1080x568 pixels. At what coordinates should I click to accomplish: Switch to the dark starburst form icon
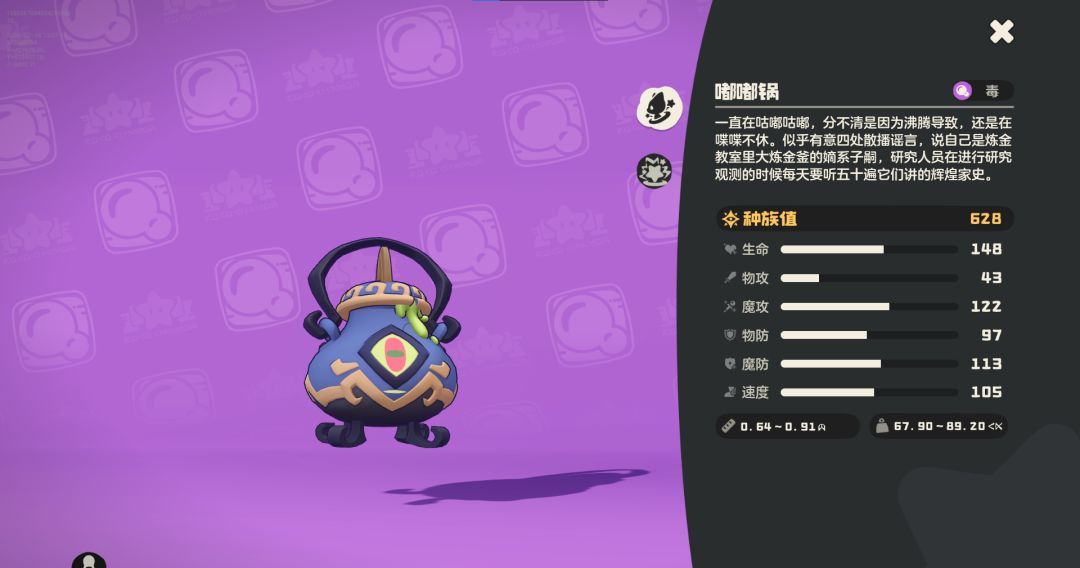[655, 171]
